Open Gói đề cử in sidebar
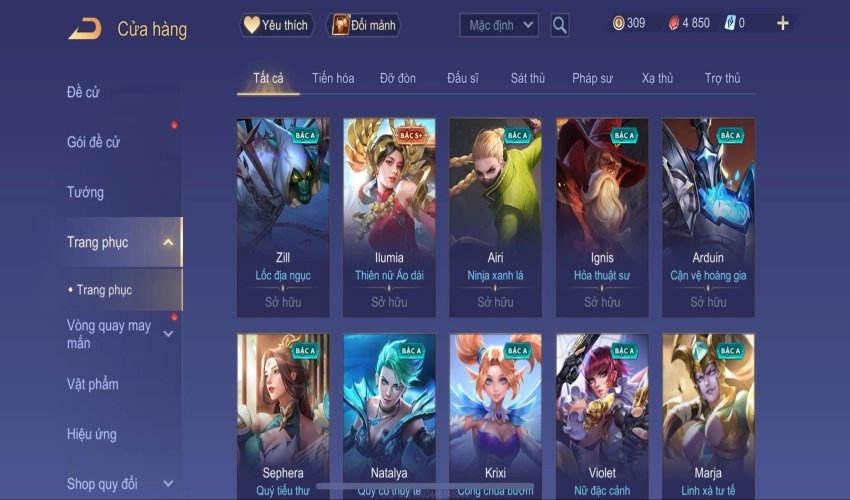 (x=93, y=142)
